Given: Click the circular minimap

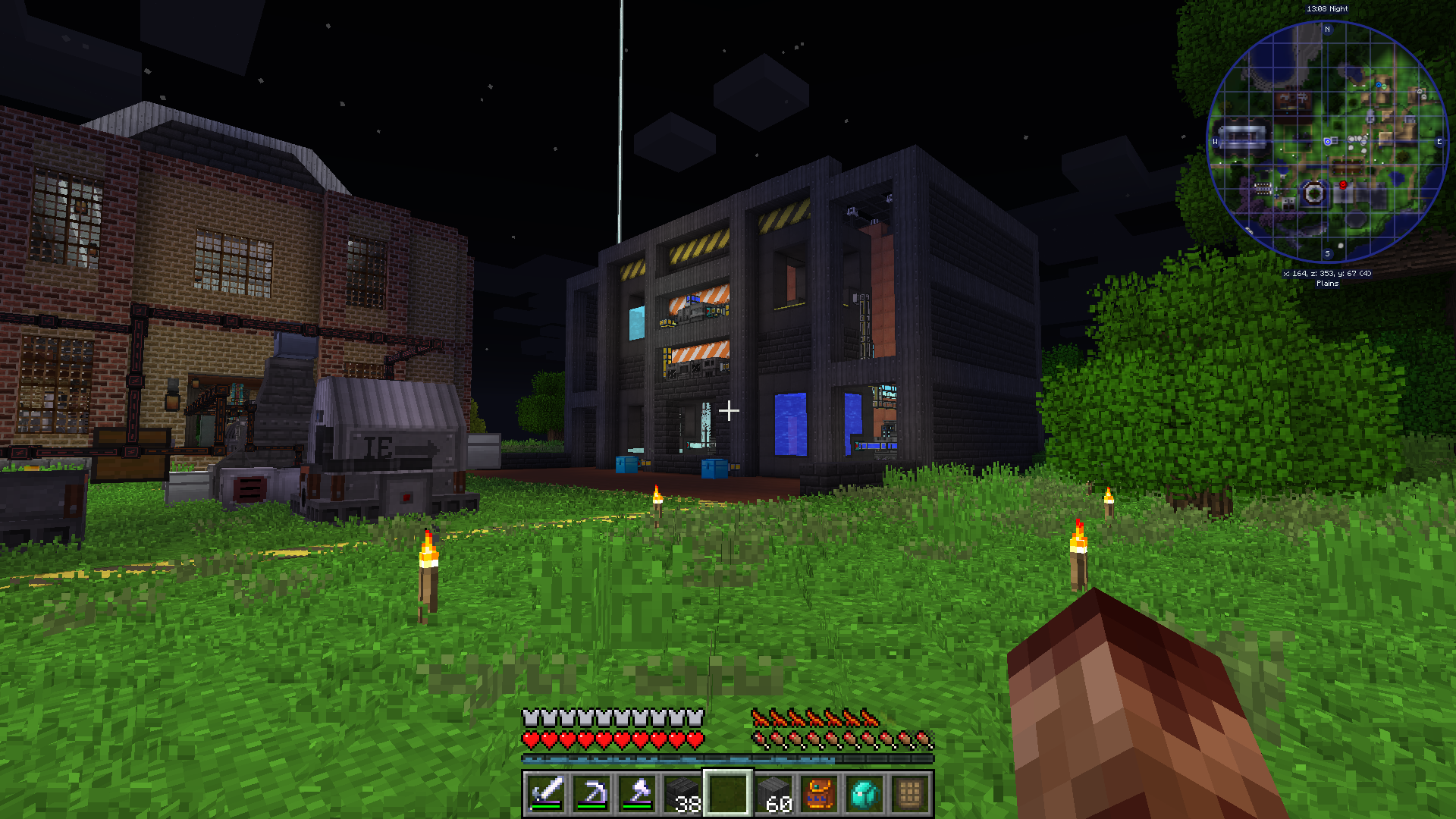Looking at the screenshot, I should click(1327, 142).
